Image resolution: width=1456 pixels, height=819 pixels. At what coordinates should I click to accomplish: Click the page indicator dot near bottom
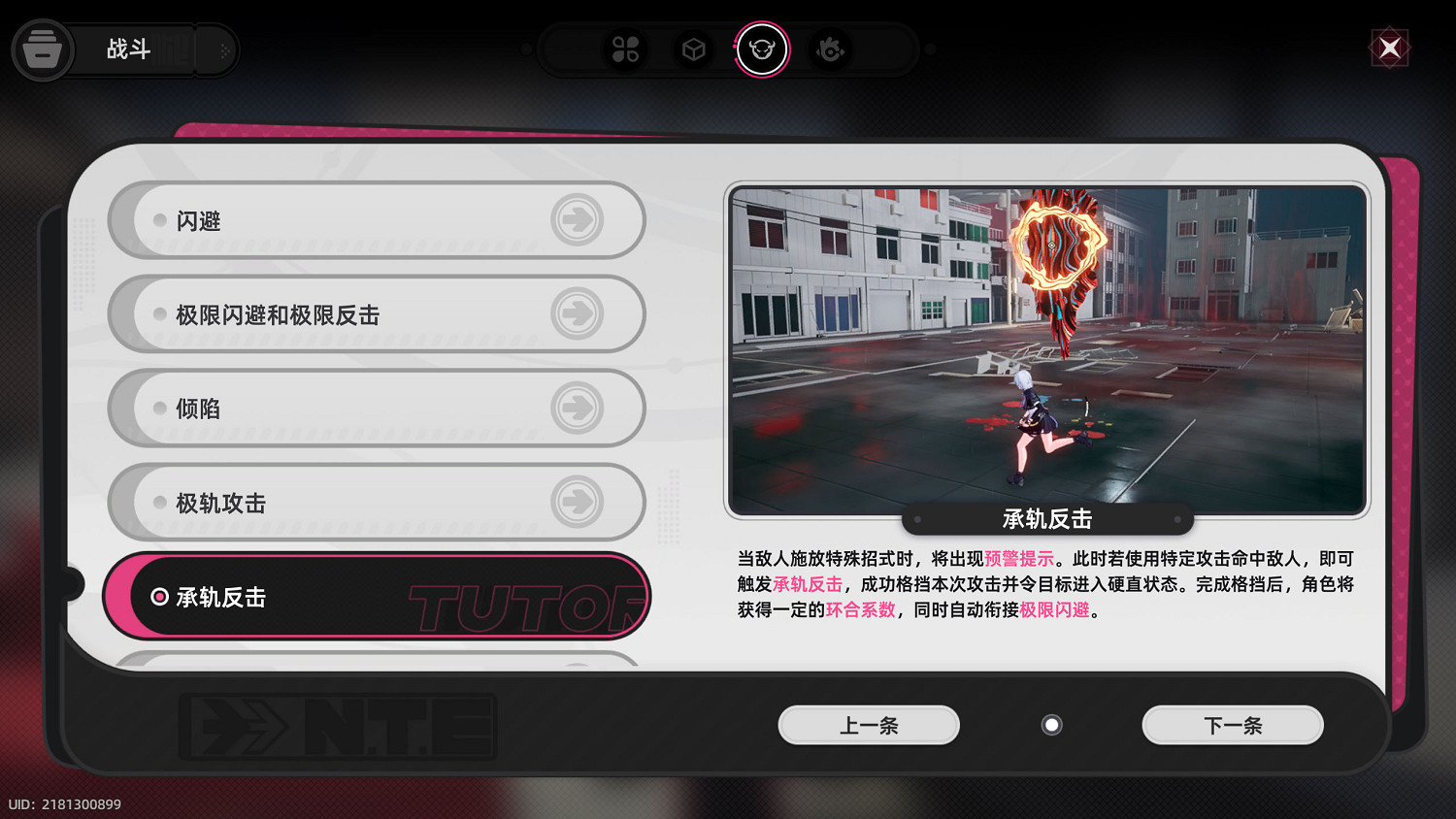click(x=1051, y=724)
